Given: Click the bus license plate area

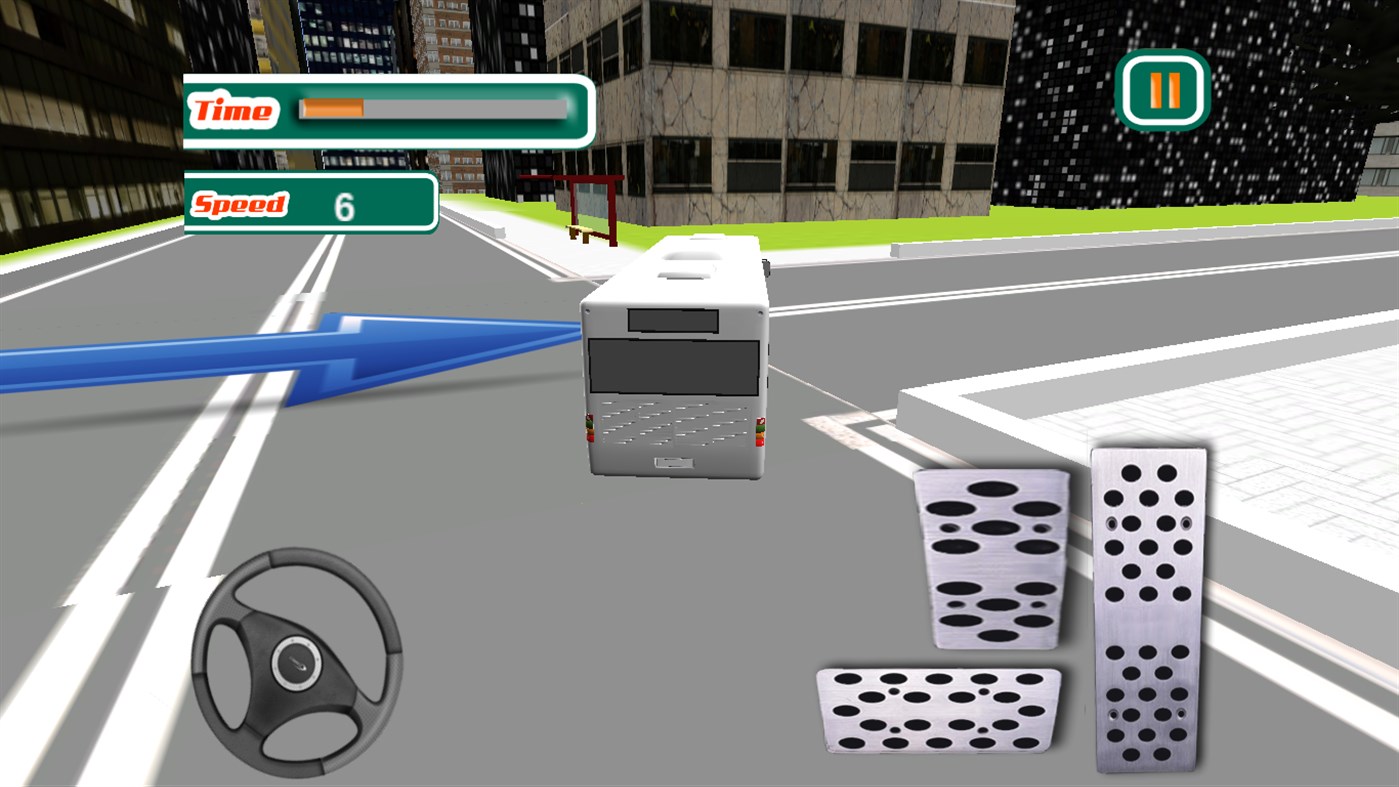Looking at the screenshot, I should 672,462.
